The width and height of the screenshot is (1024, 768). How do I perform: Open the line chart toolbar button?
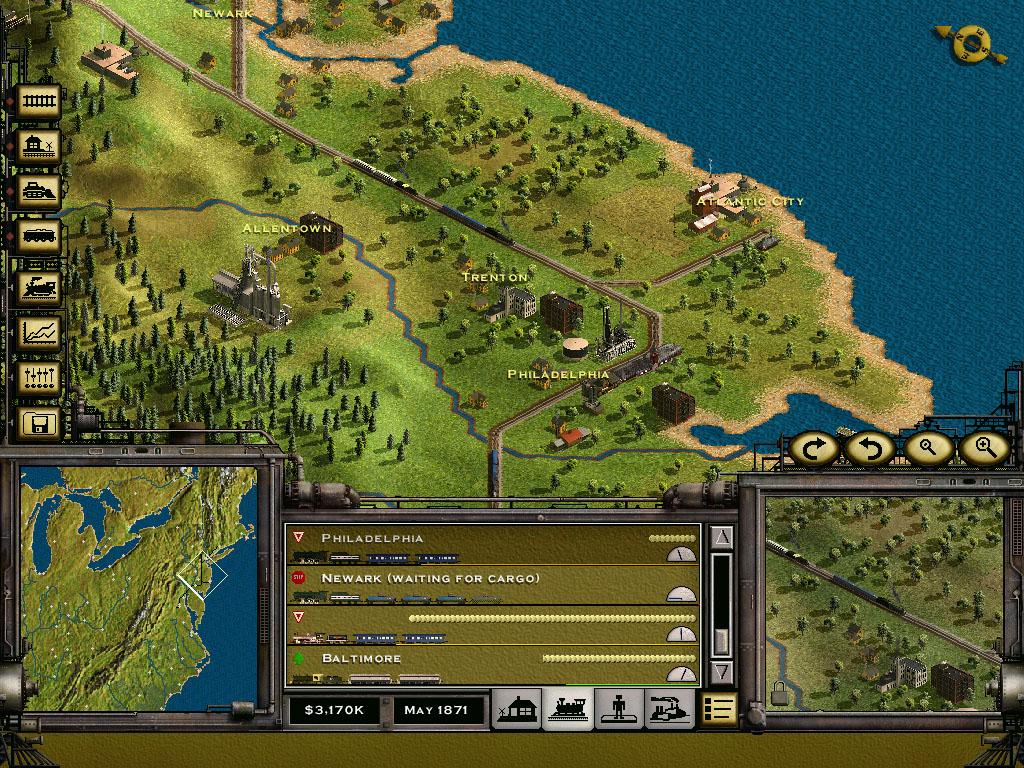click(x=40, y=332)
